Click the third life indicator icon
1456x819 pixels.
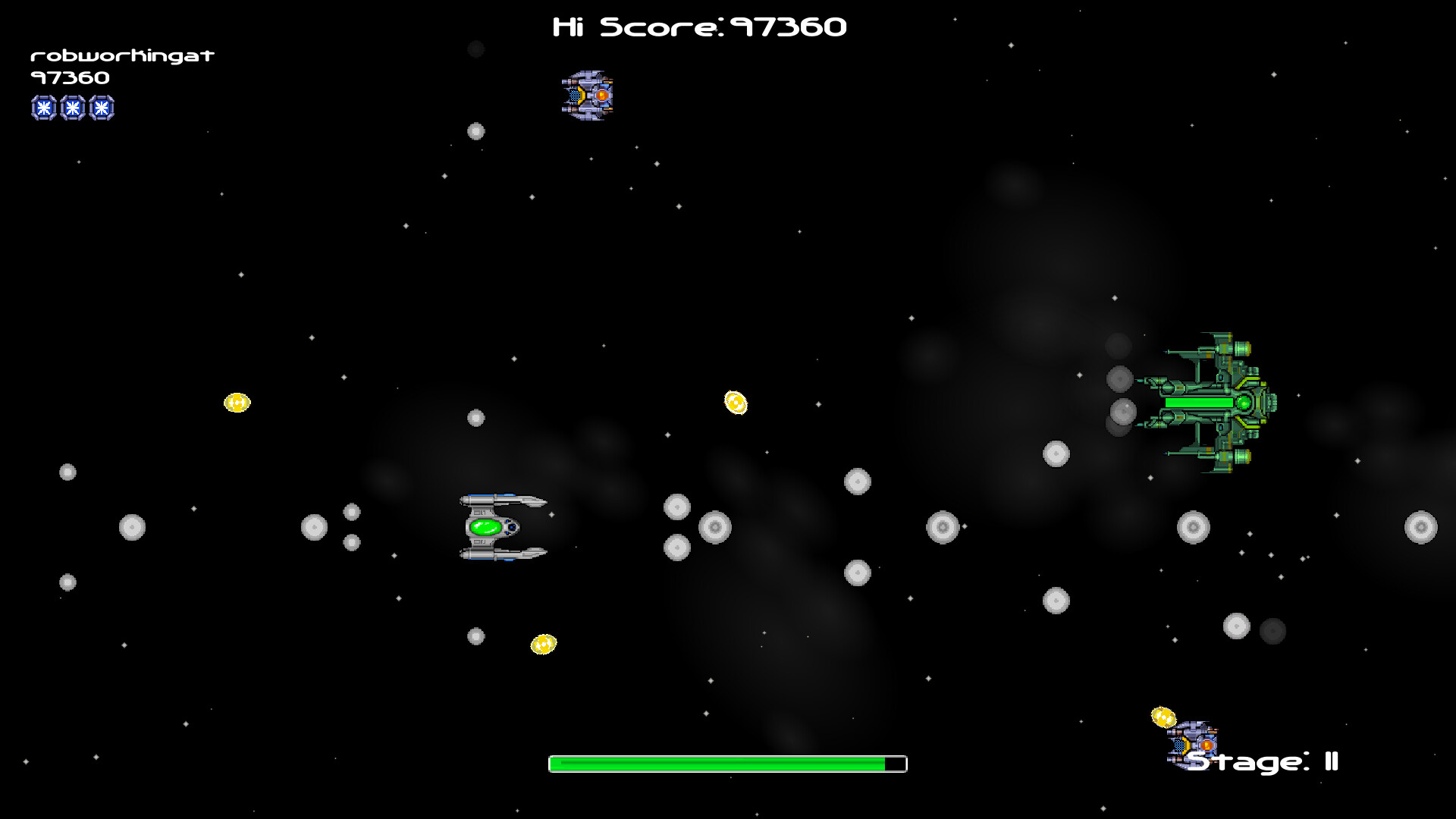click(101, 108)
